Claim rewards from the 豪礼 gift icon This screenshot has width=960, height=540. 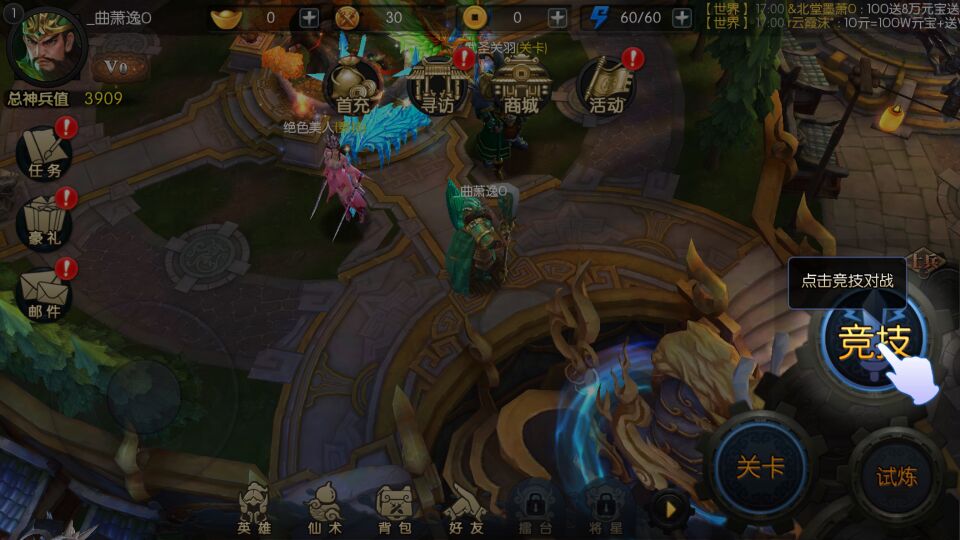[45, 224]
